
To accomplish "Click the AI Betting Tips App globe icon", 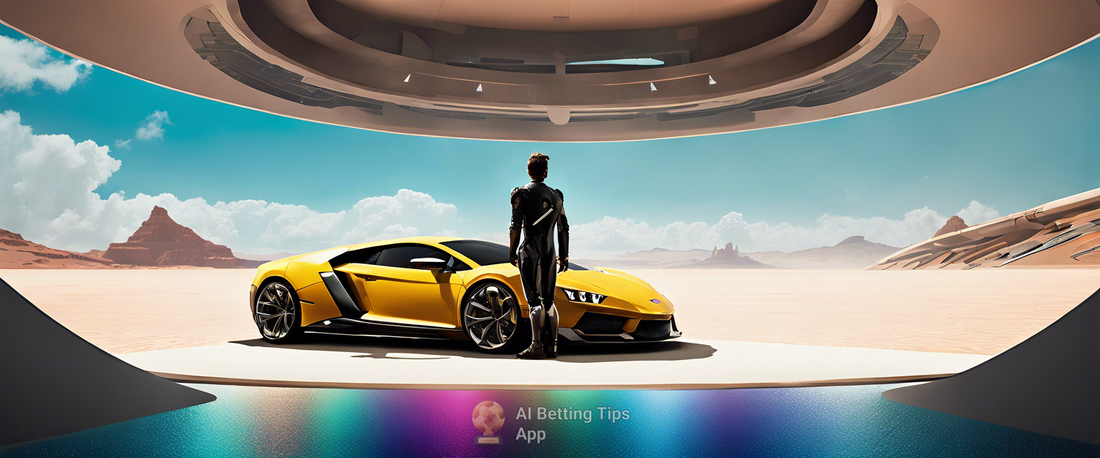I will coord(489,421).
